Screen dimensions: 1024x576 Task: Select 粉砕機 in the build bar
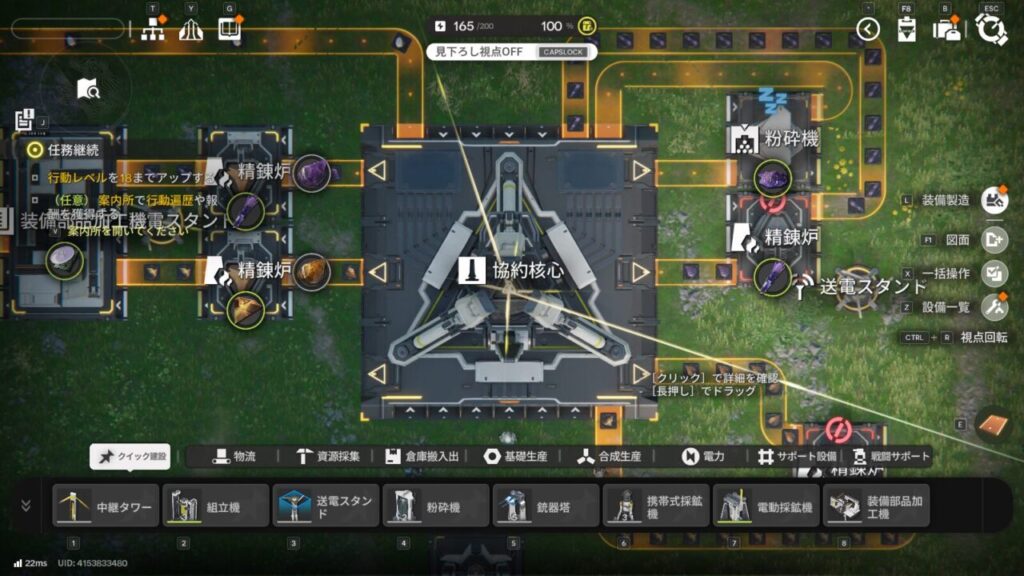435,506
